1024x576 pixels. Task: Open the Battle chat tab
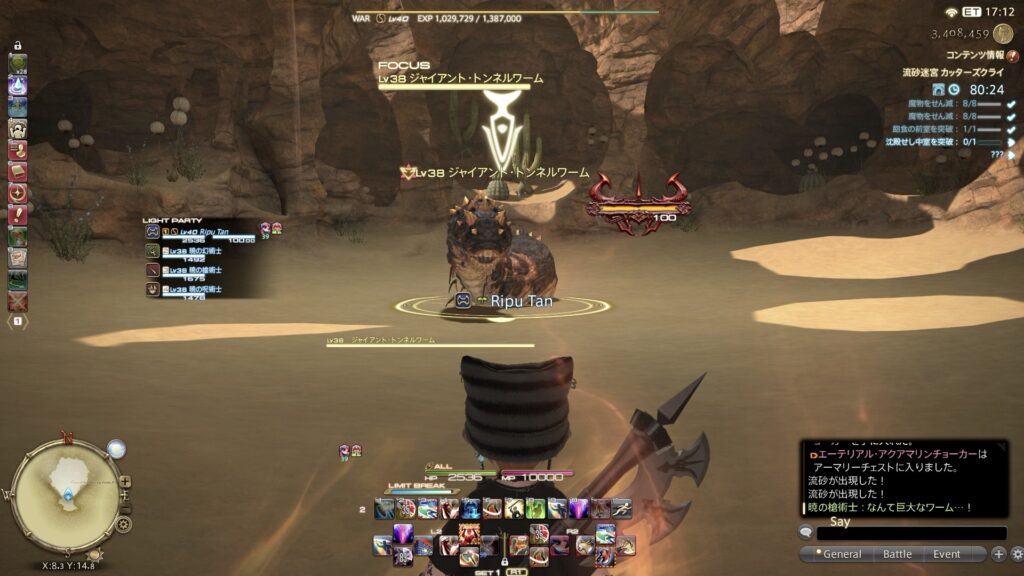coord(897,554)
